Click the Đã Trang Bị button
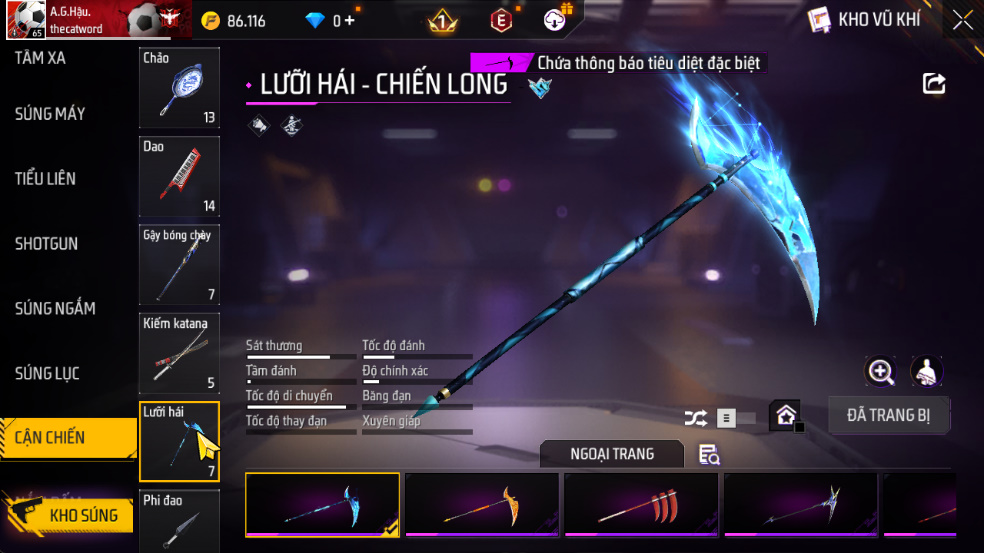This screenshot has height=553, width=984. (x=888, y=415)
